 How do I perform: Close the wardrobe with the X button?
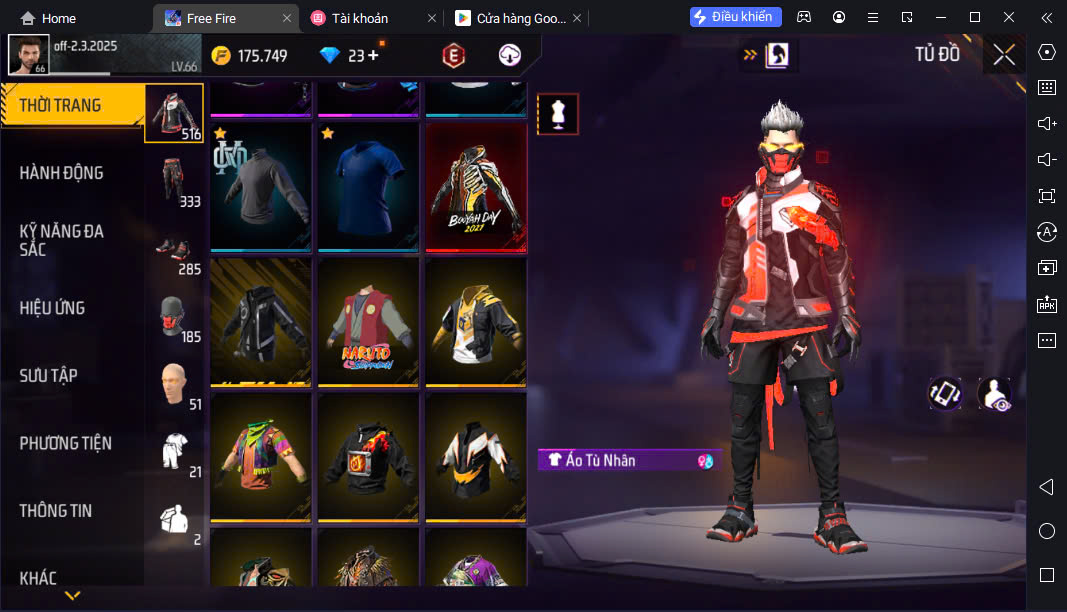(1004, 55)
